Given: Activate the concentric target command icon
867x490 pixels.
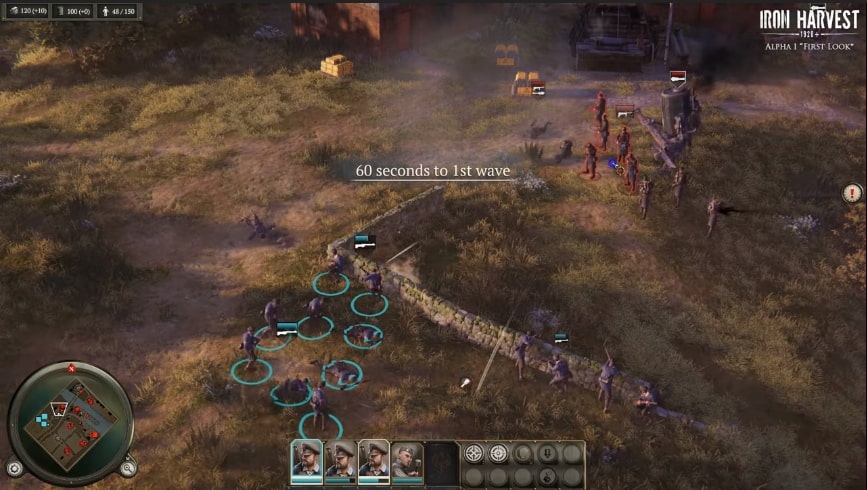Looking at the screenshot, I should coord(498,454).
